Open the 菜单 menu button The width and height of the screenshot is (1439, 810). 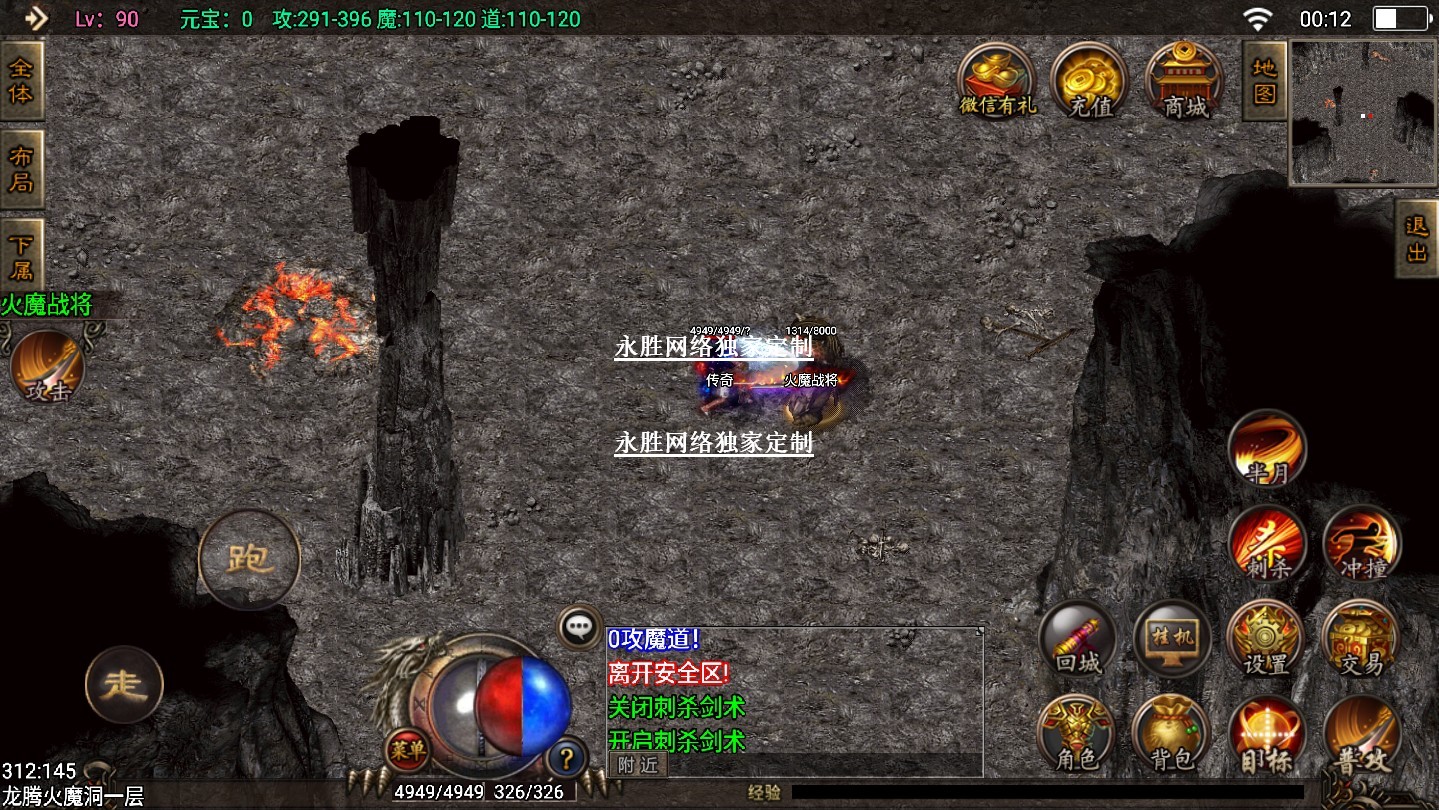click(407, 749)
